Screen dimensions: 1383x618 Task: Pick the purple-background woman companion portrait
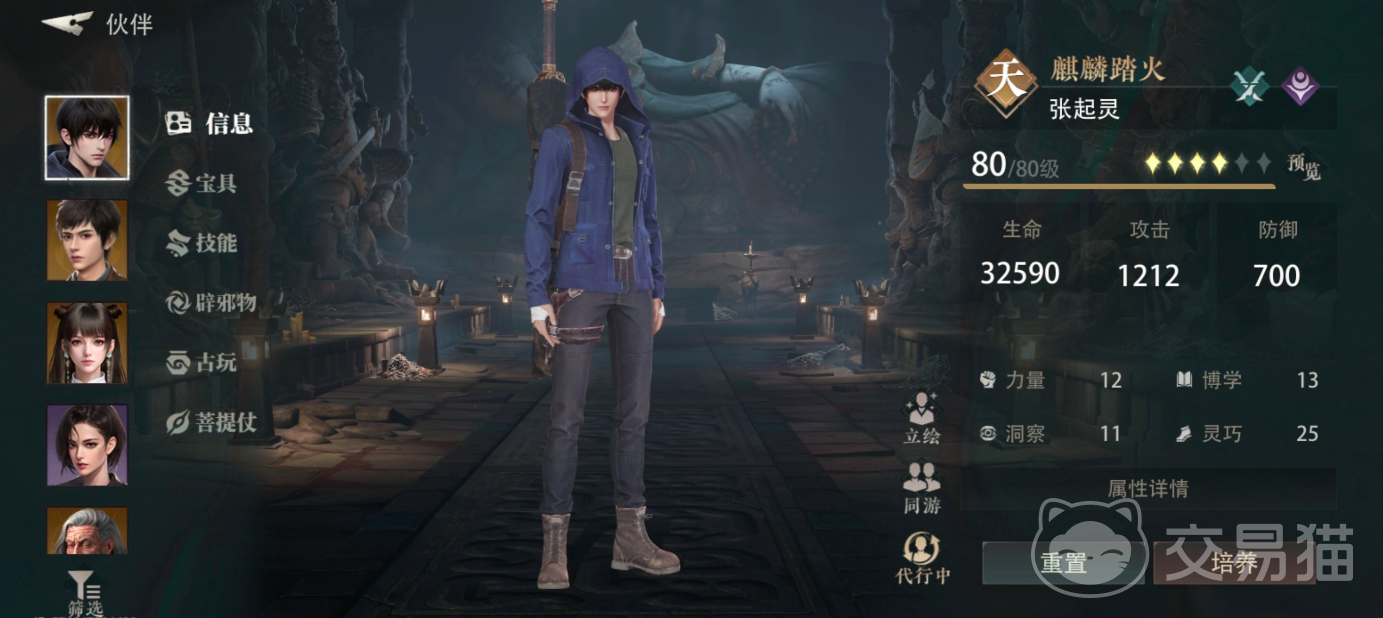[87, 445]
